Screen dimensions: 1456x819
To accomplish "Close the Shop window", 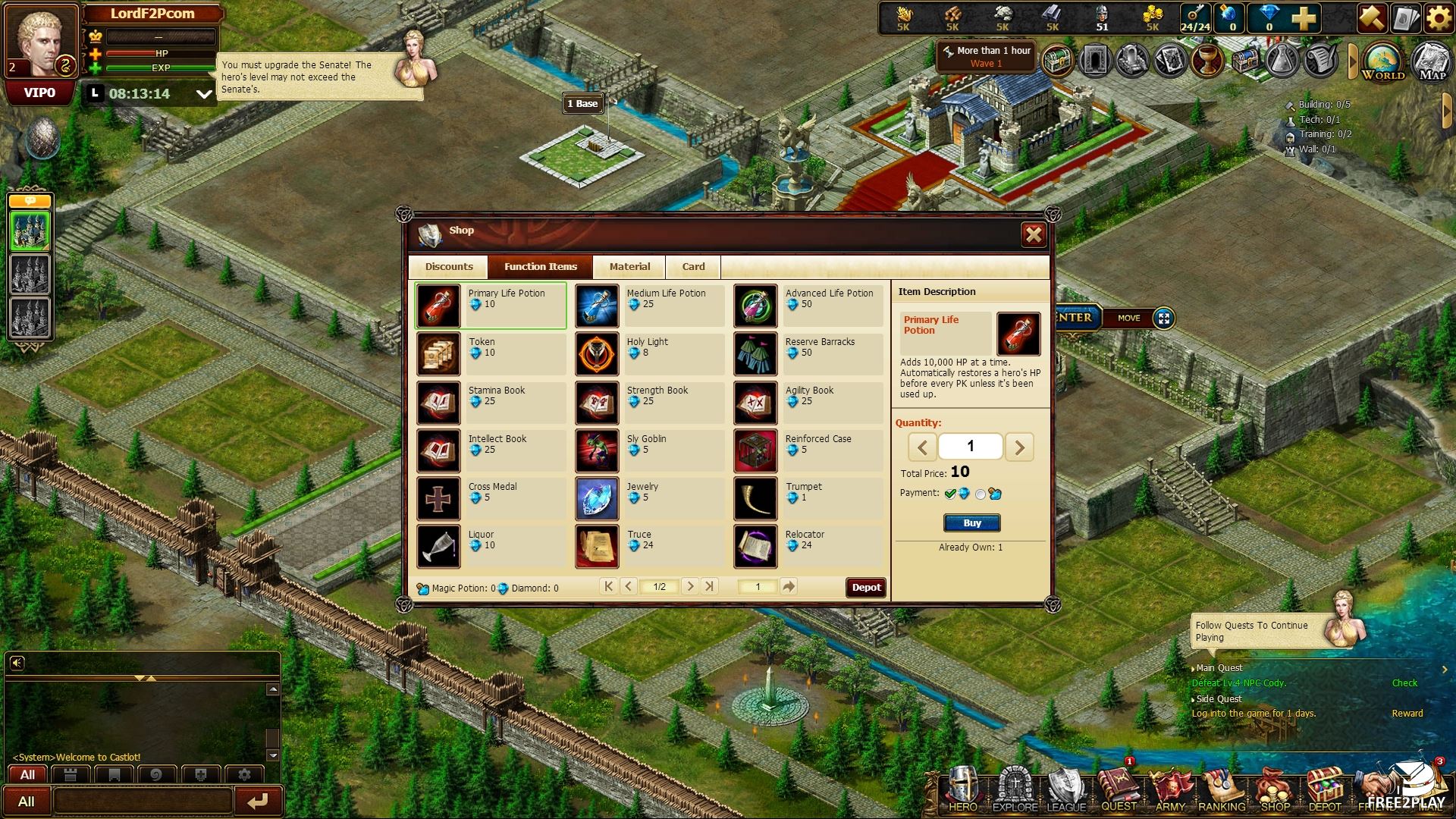I will tap(1034, 235).
